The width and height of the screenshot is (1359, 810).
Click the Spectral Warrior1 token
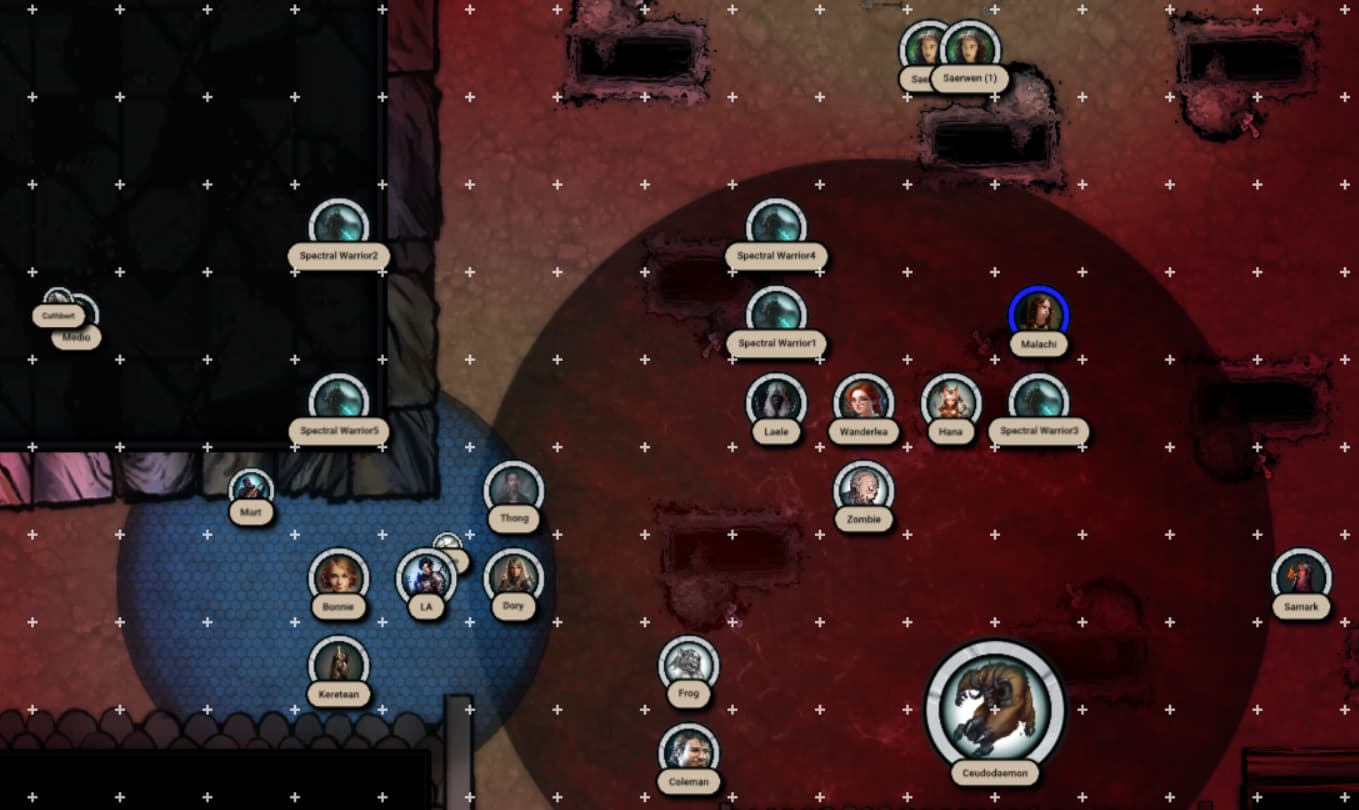(776, 314)
